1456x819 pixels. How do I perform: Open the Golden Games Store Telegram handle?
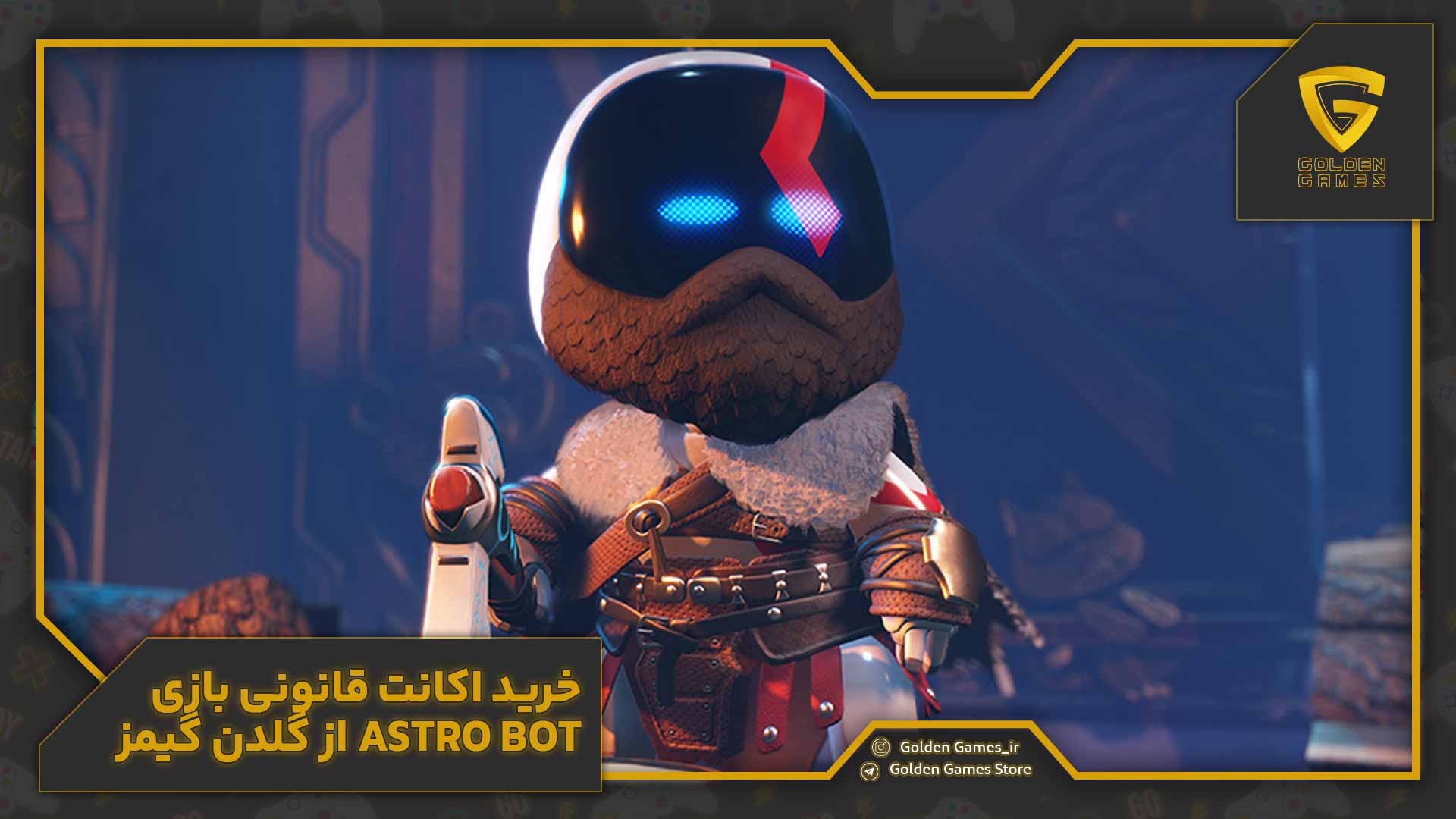point(959,770)
